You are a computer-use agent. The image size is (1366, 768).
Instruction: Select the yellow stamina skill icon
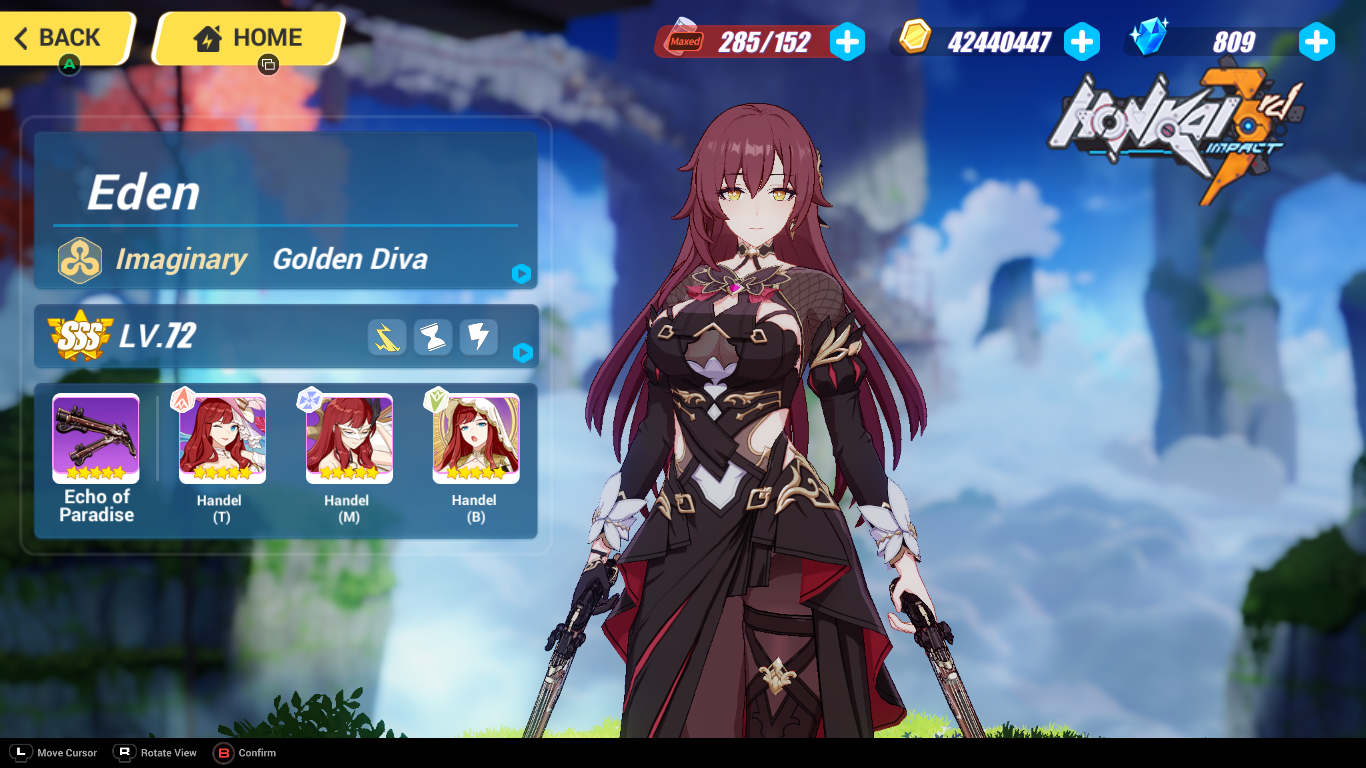(387, 337)
